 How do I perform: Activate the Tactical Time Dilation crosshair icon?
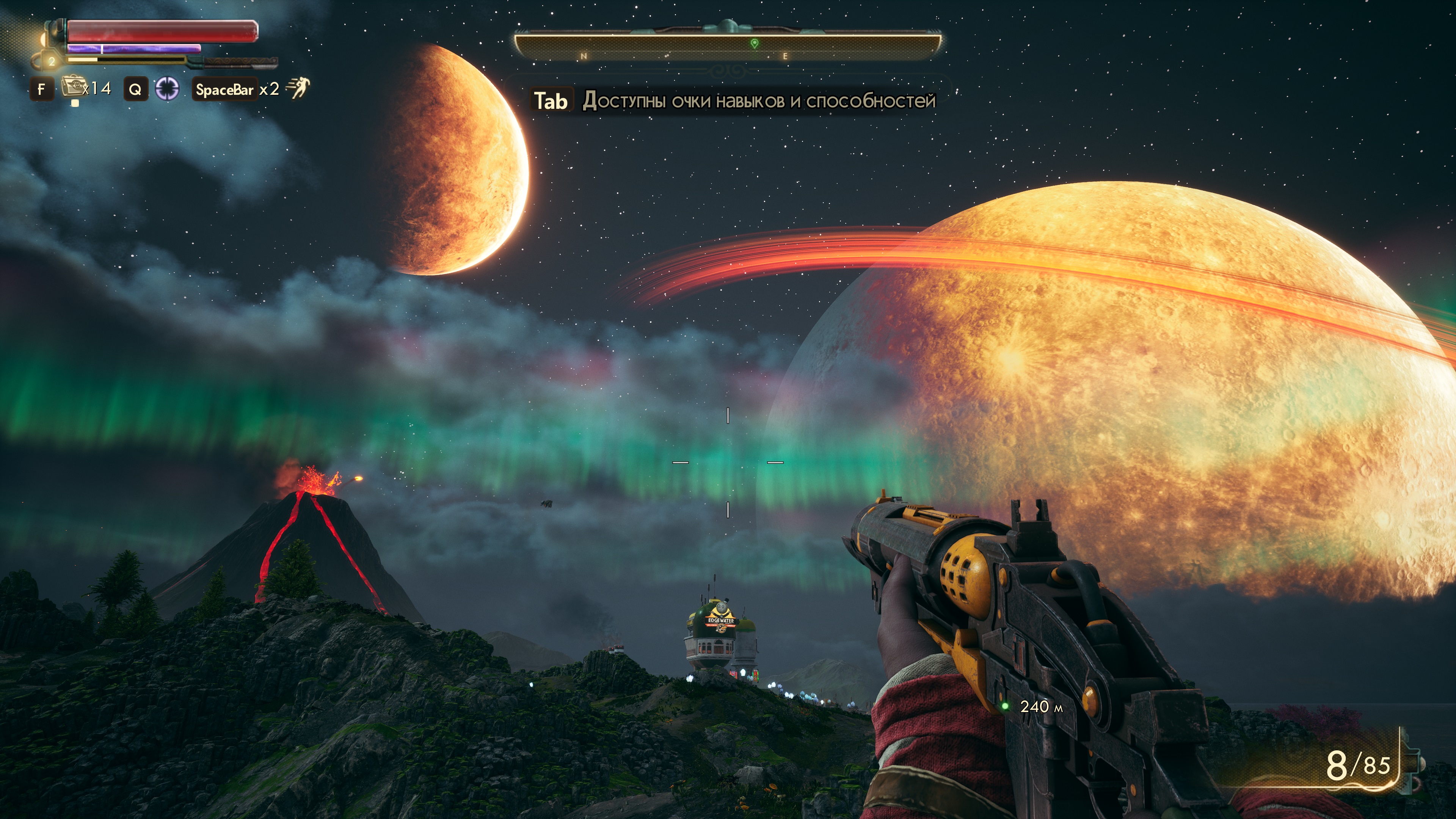pyautogui.click(x=167, y=89)
